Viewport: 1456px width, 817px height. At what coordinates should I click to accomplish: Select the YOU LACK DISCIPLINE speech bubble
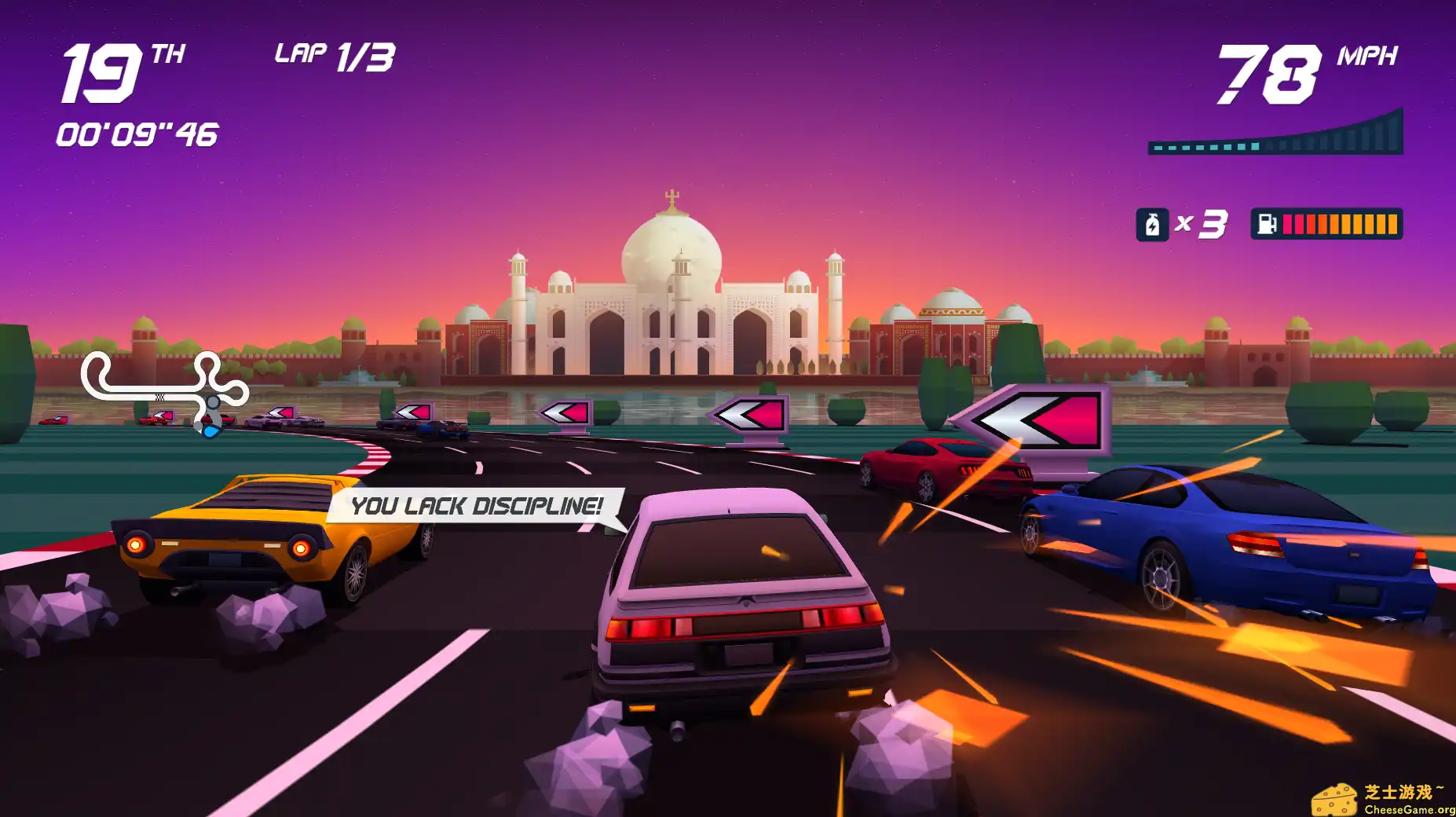click(x=474, y=506)
